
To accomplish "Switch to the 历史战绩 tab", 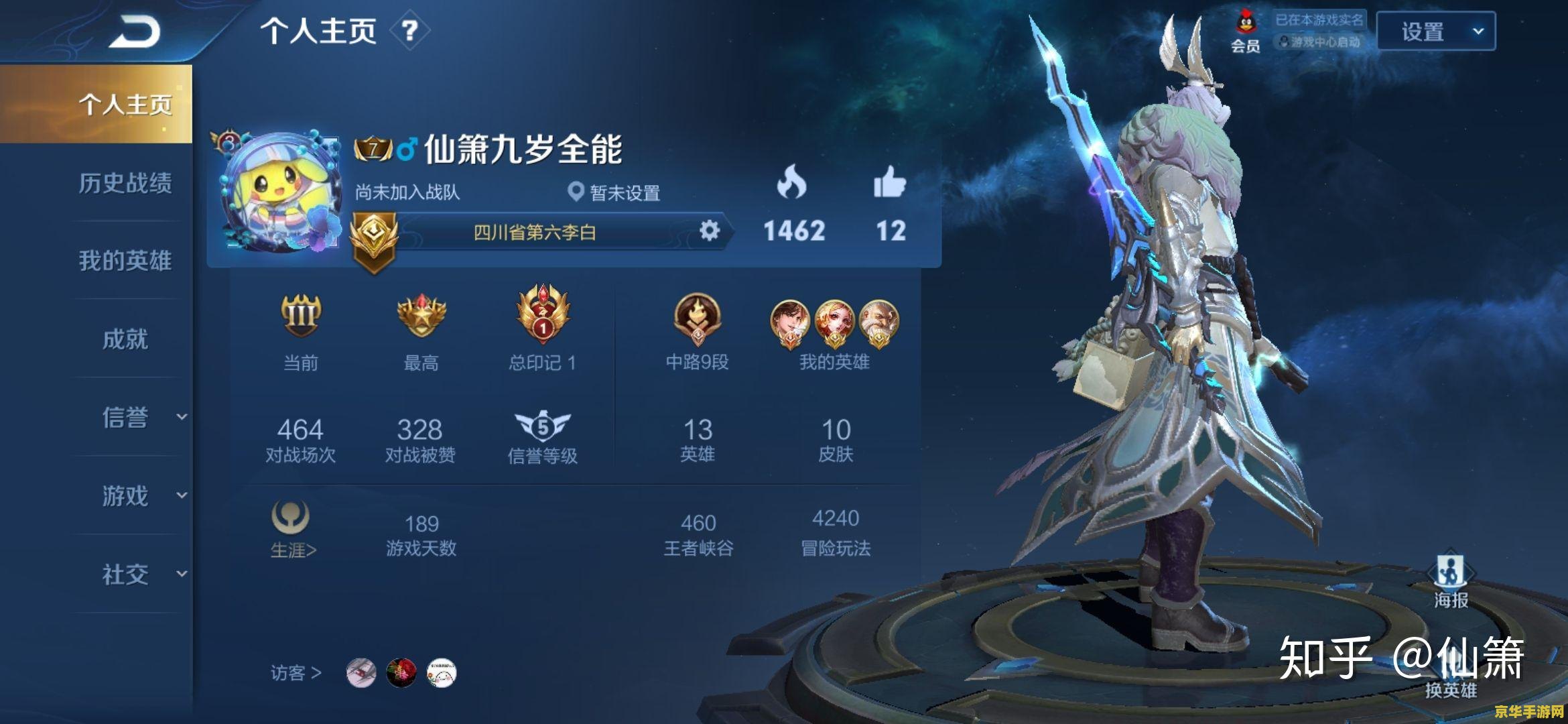I will [x=127, y=184].
